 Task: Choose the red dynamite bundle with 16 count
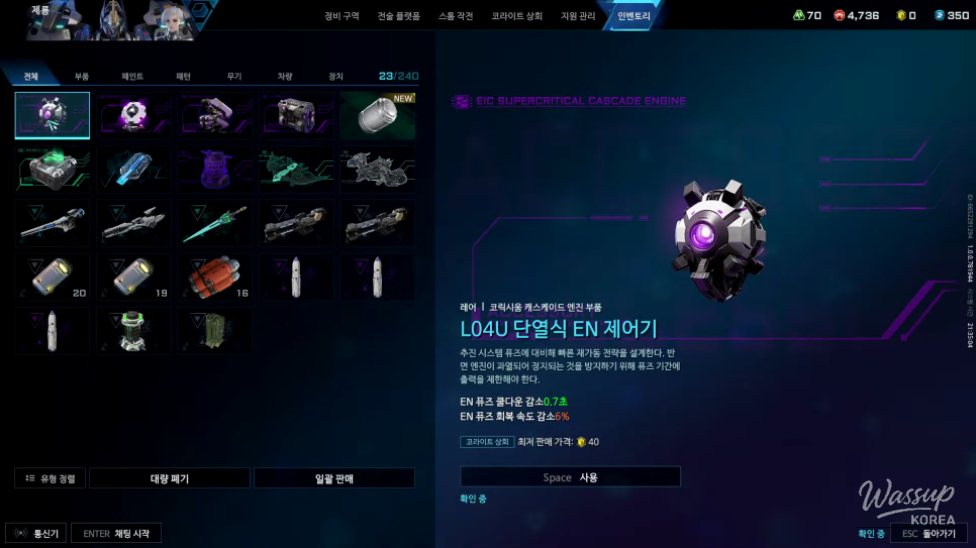(x=215, y=277)
